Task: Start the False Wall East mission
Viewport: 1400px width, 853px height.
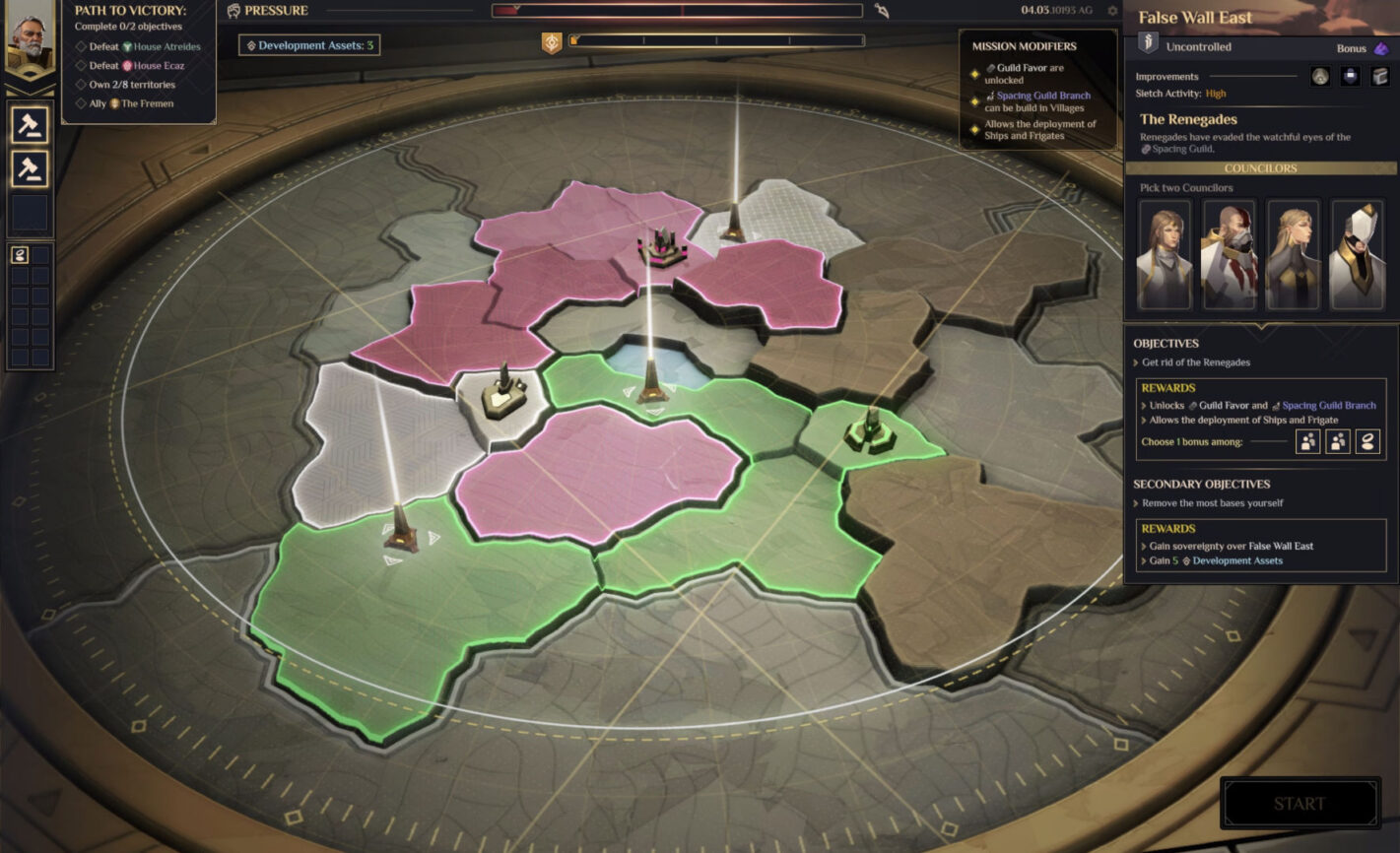Action: point(1299,803)
